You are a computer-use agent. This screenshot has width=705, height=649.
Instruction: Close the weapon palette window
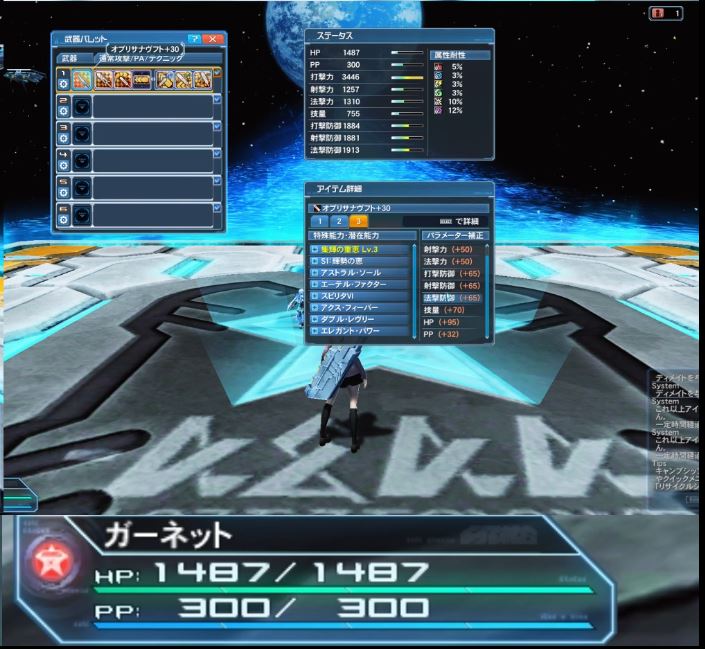(212, 38)
